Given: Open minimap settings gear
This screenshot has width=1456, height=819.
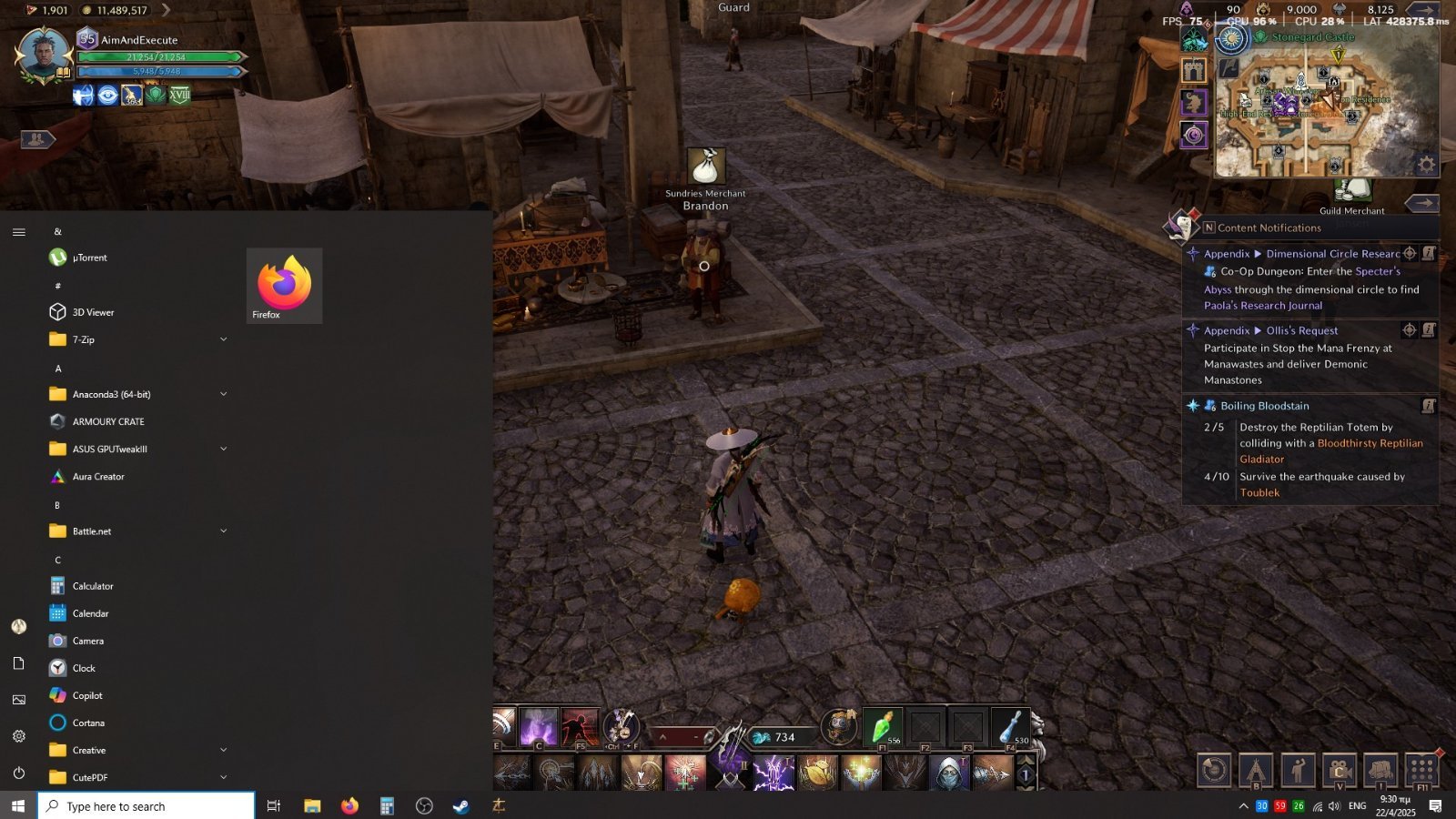Looking at the screenshot, I should pos(1426,165).
